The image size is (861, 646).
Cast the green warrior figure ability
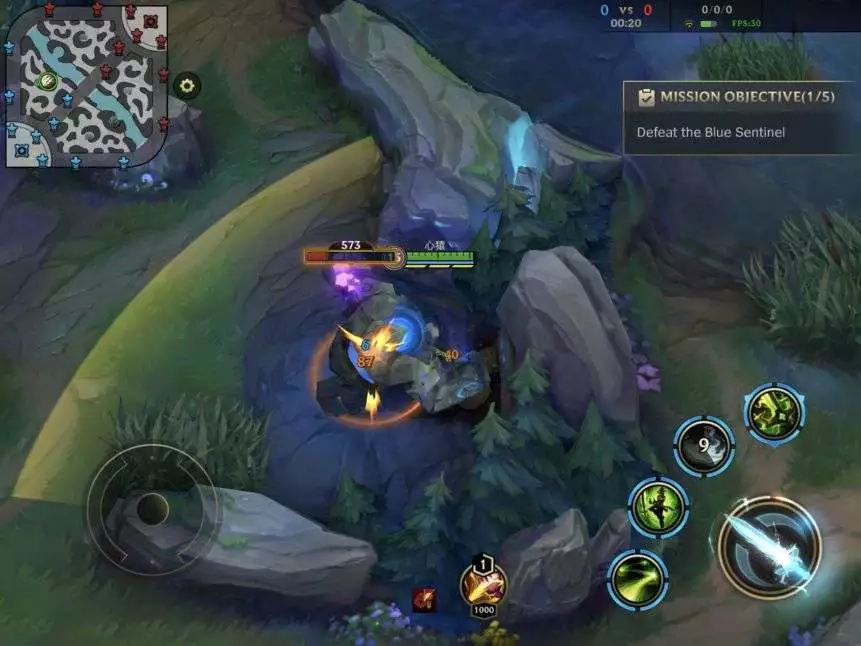[658, 507]
